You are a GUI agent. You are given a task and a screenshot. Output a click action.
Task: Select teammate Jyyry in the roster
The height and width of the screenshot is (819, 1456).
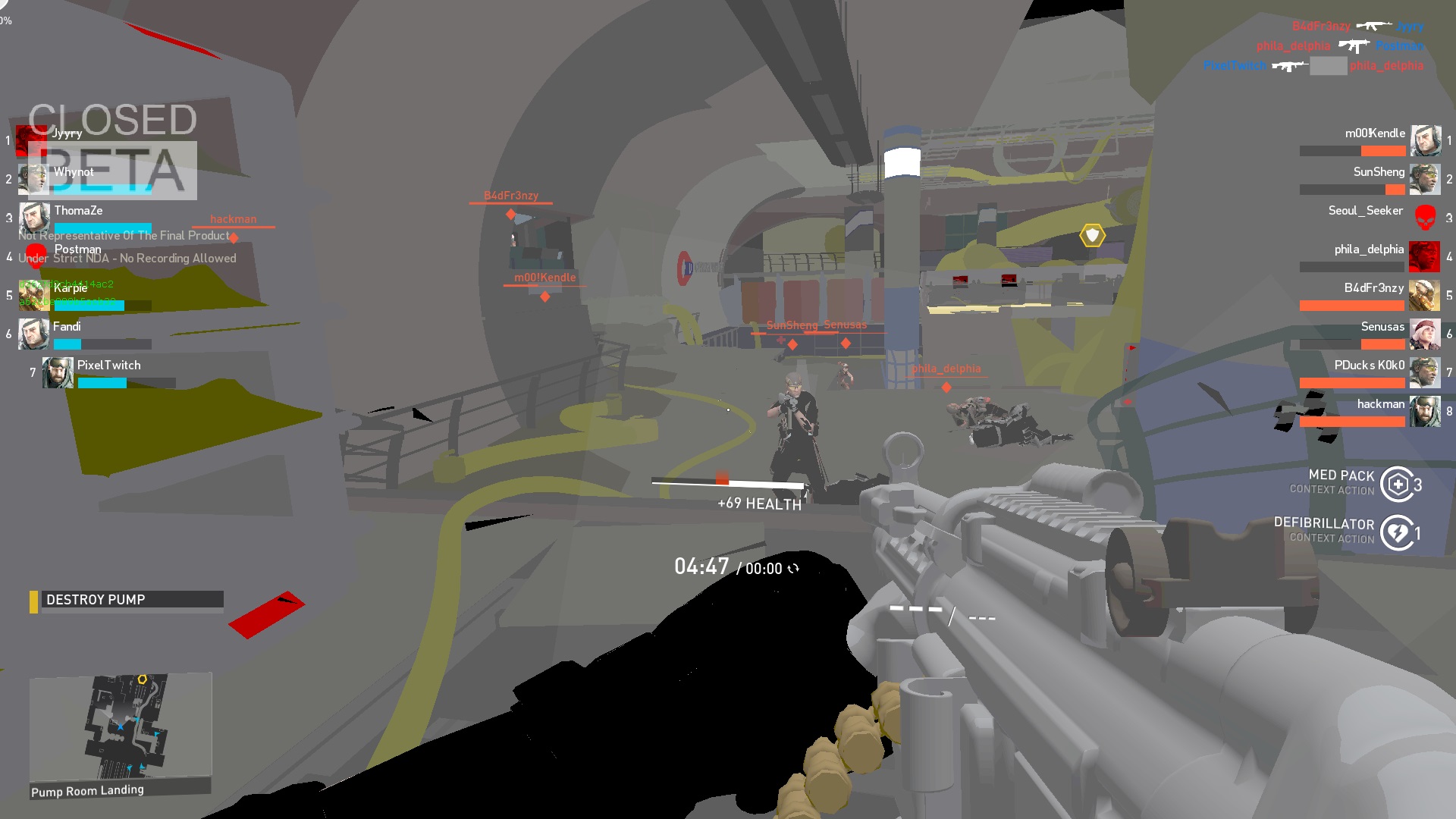pos(67,134)
